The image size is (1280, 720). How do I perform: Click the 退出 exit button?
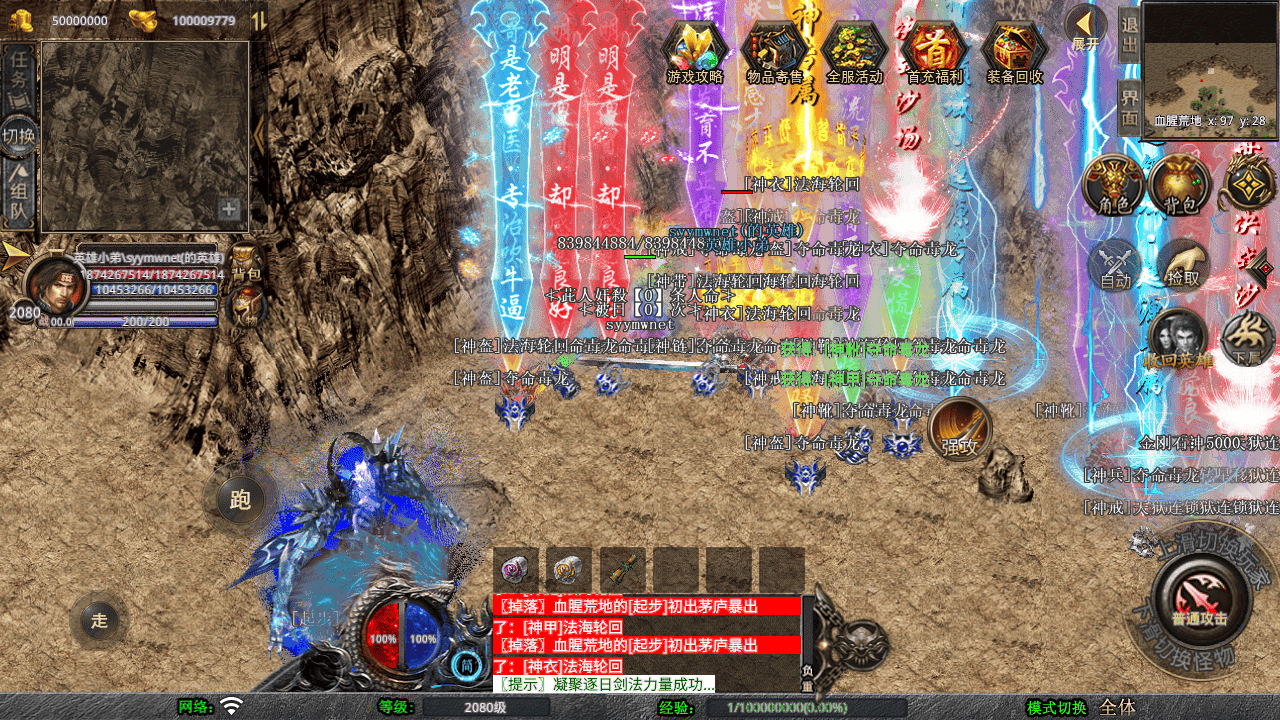1129,34
